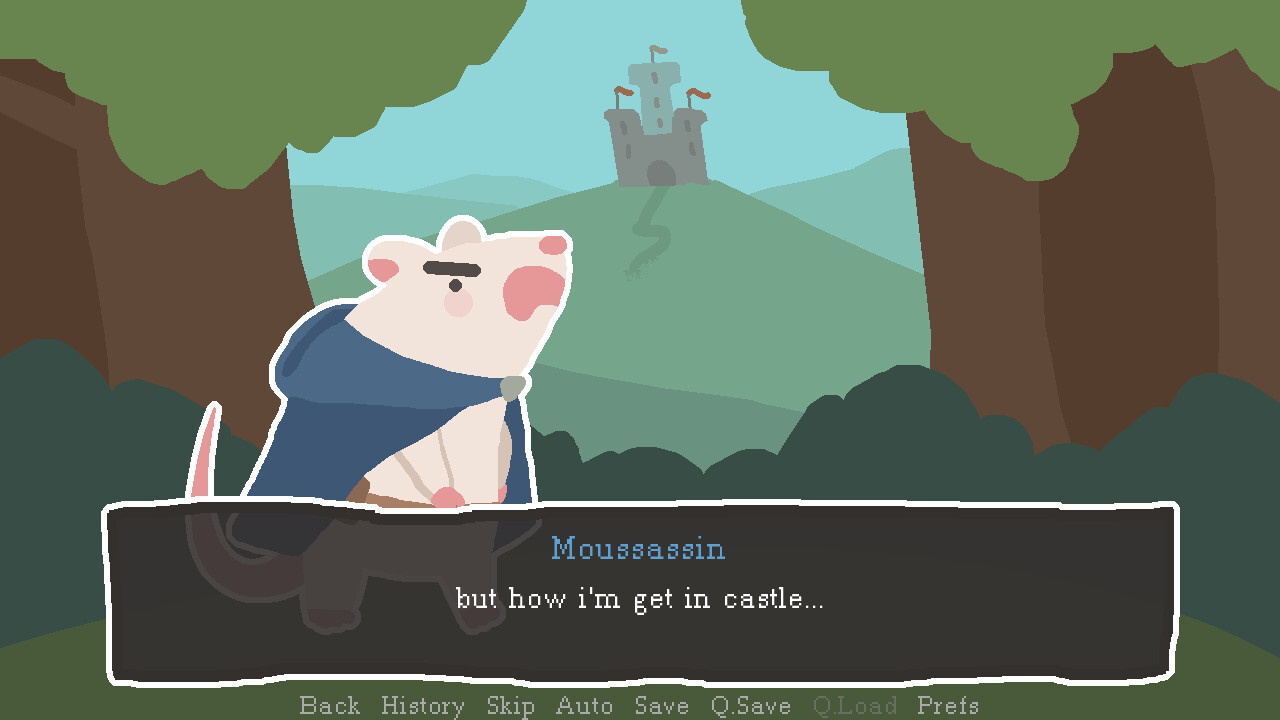
Task: Open the History log
Action: tap(422, 705)
